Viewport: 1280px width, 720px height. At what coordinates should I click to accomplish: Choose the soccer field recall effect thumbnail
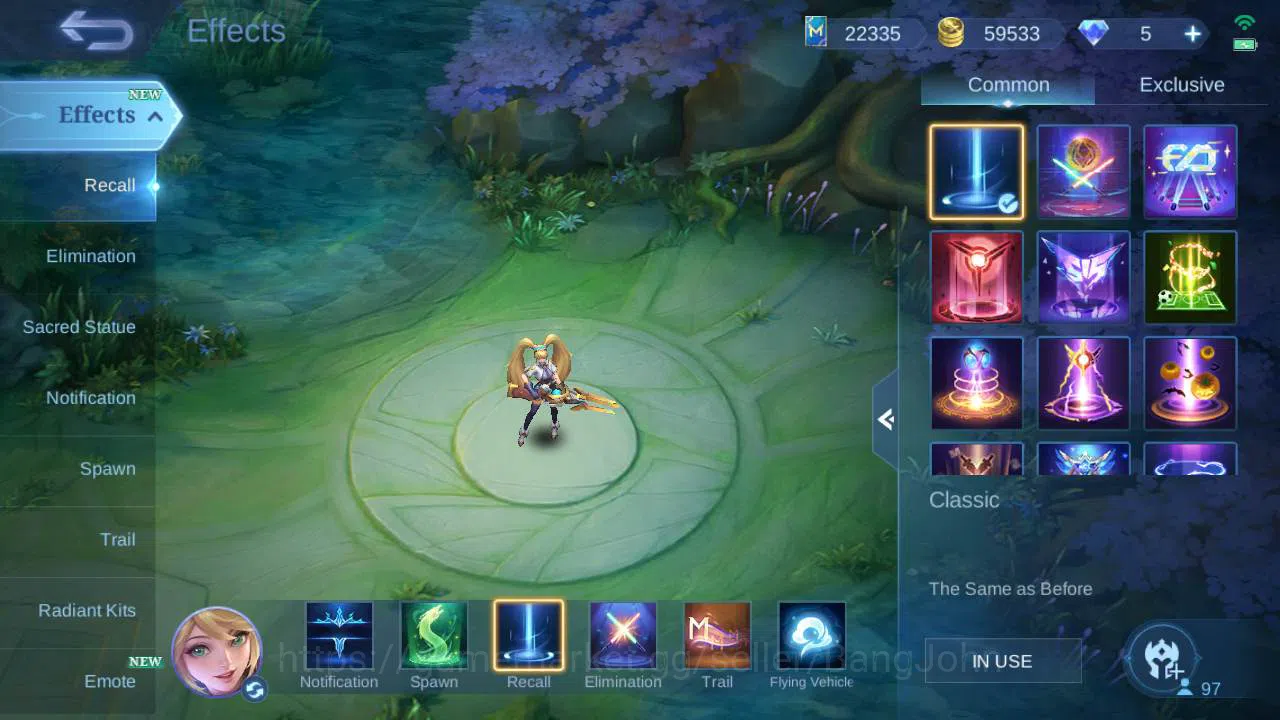tap(1190, 277)
